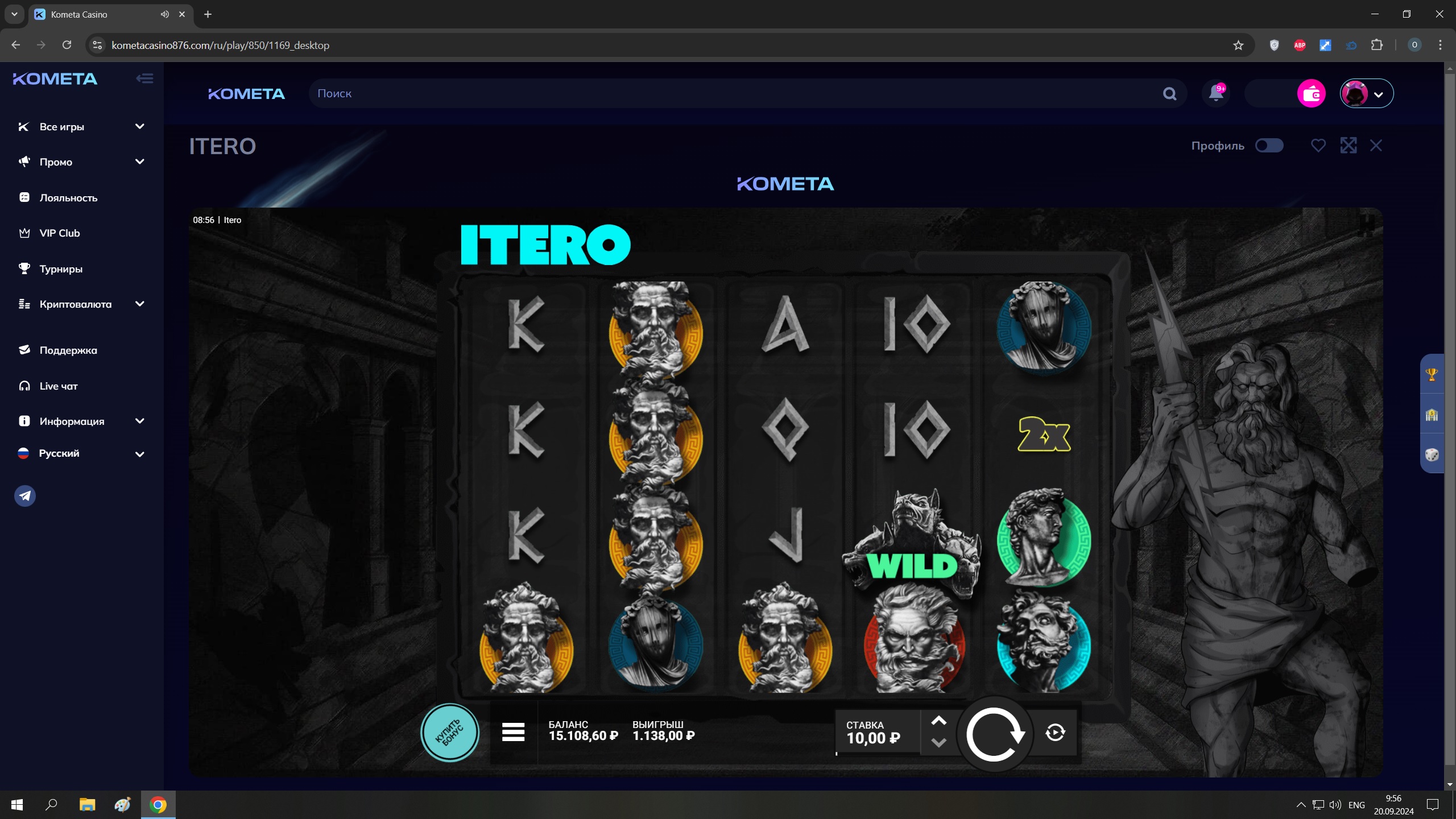Close the Itero game window
The height and width of the screenshot is (819, 1456).
coord(1376,146)
